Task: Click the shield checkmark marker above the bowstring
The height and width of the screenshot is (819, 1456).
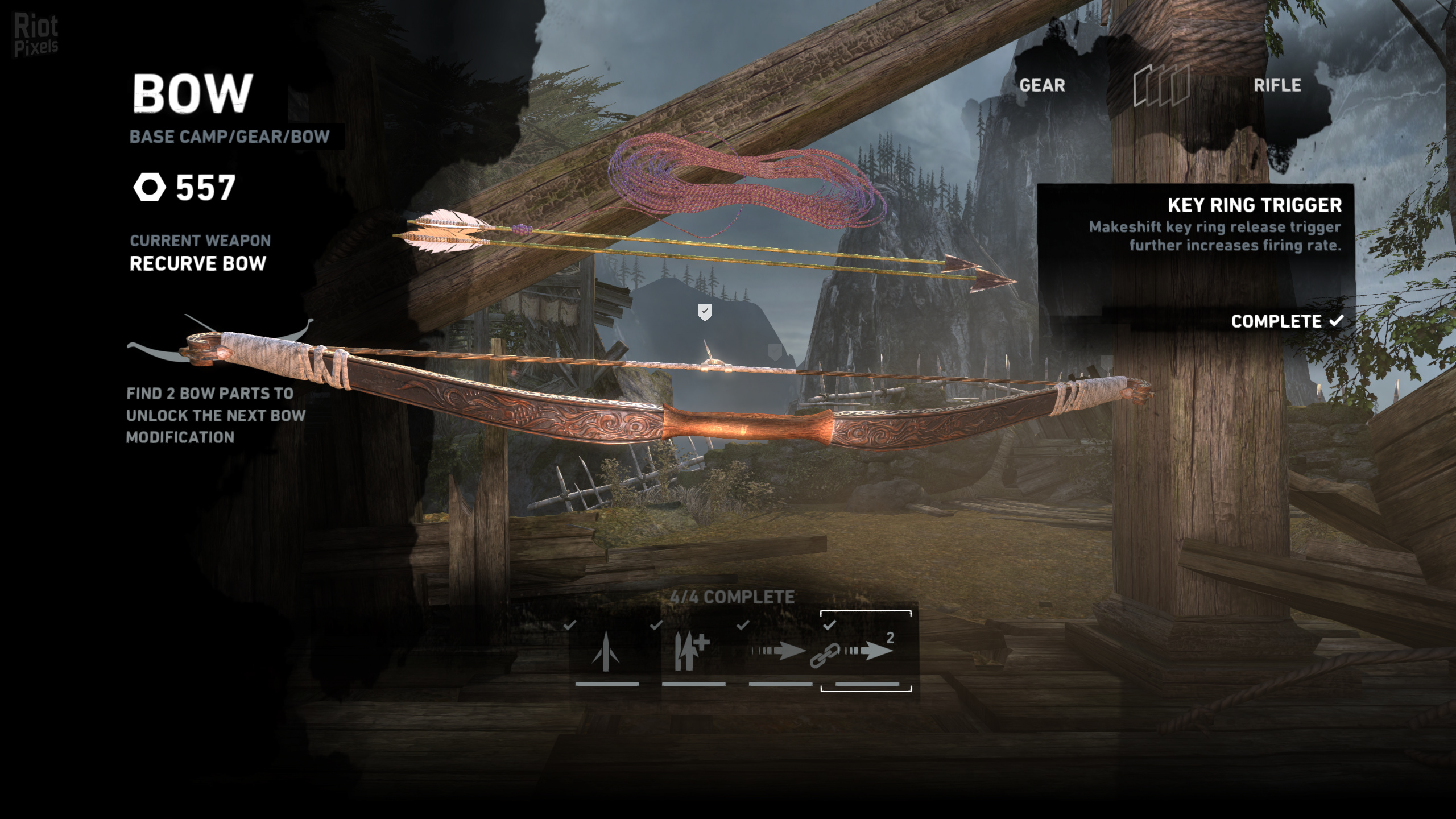Action: 705,312
